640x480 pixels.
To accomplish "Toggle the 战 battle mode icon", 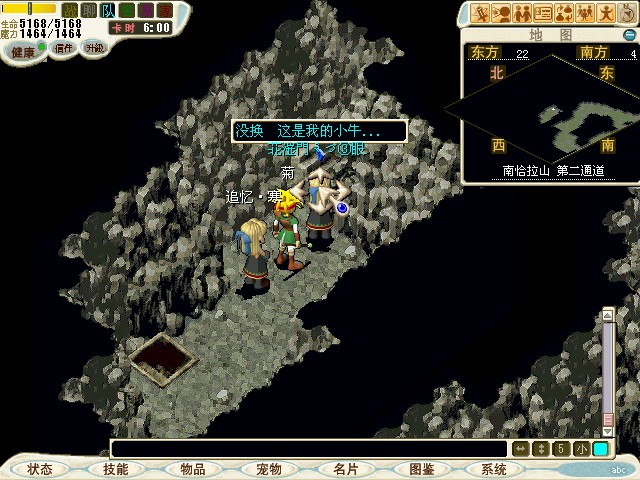I will (x=70, y=10).
